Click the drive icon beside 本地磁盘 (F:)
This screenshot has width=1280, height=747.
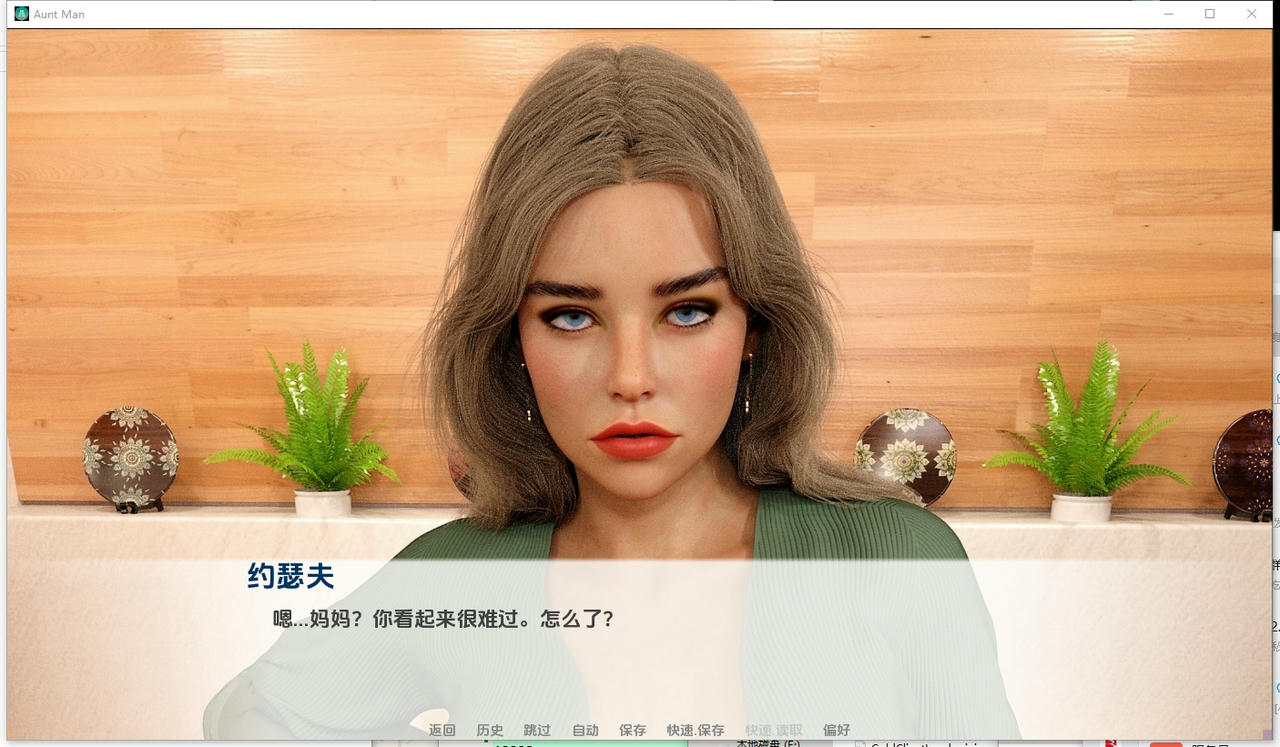pos(722,745)
